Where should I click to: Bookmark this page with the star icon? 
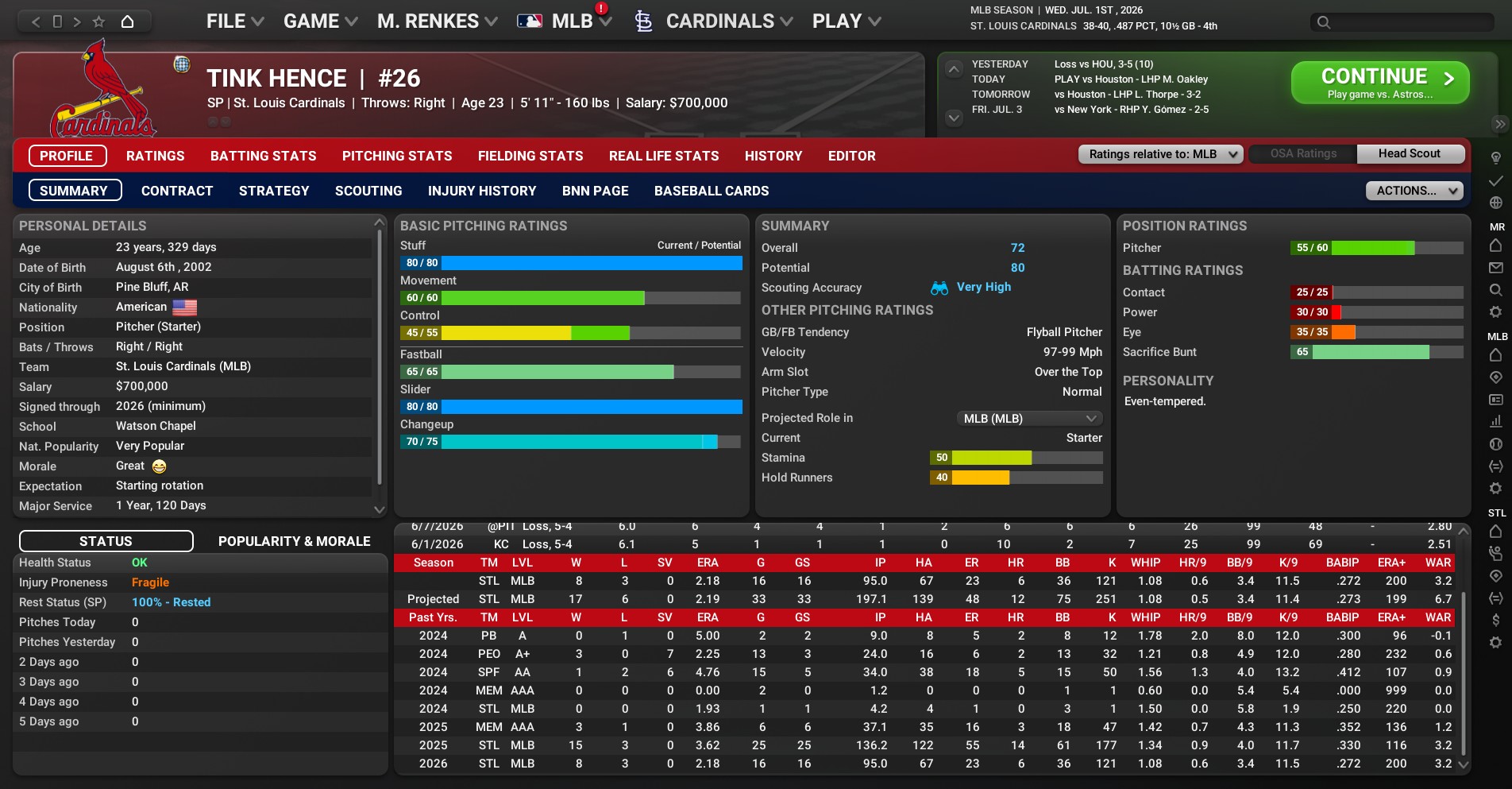pyautogui.click(x=98, y=21)
